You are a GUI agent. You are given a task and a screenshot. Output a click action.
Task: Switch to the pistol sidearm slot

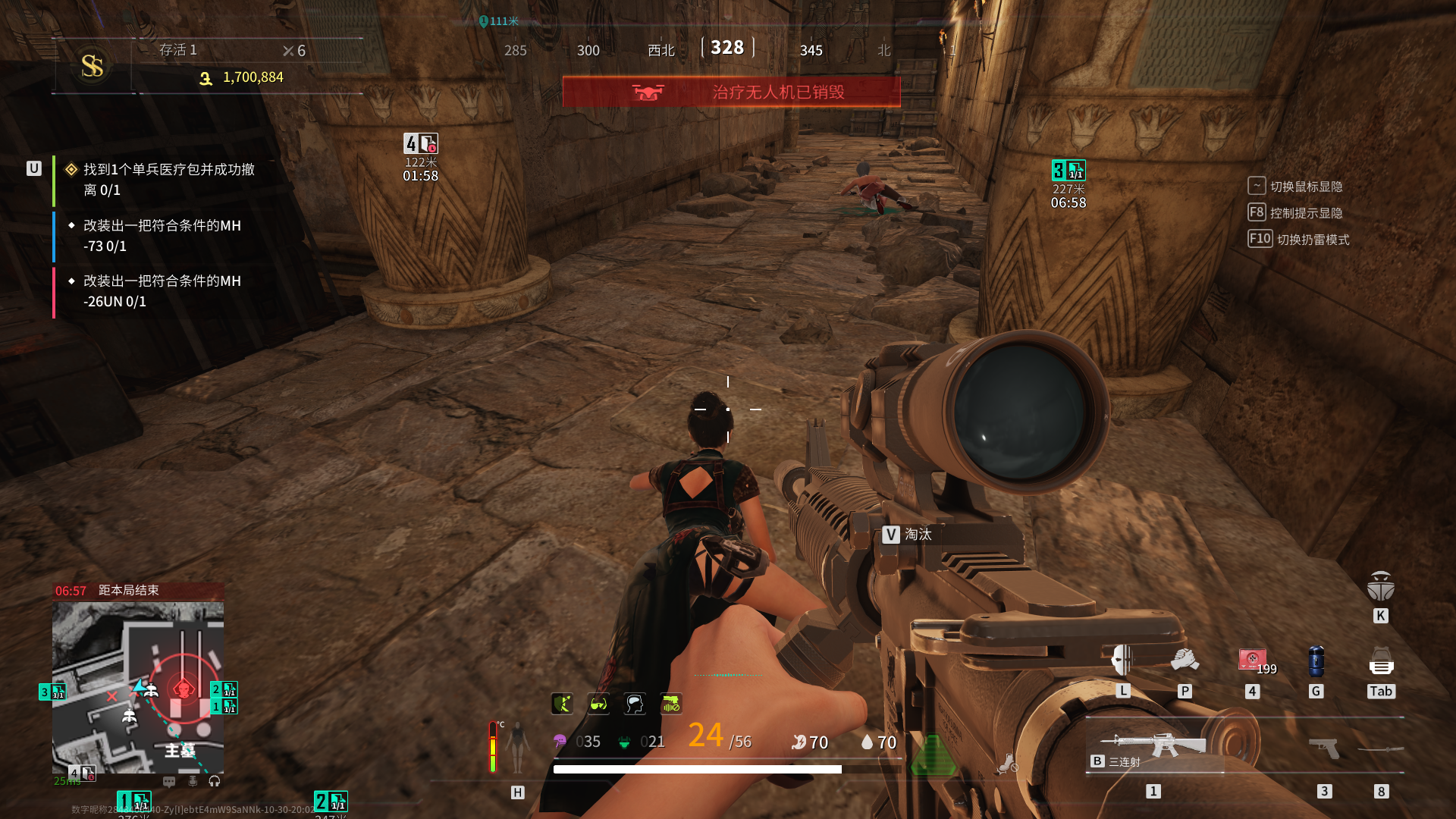click(x=1324, y=748)
